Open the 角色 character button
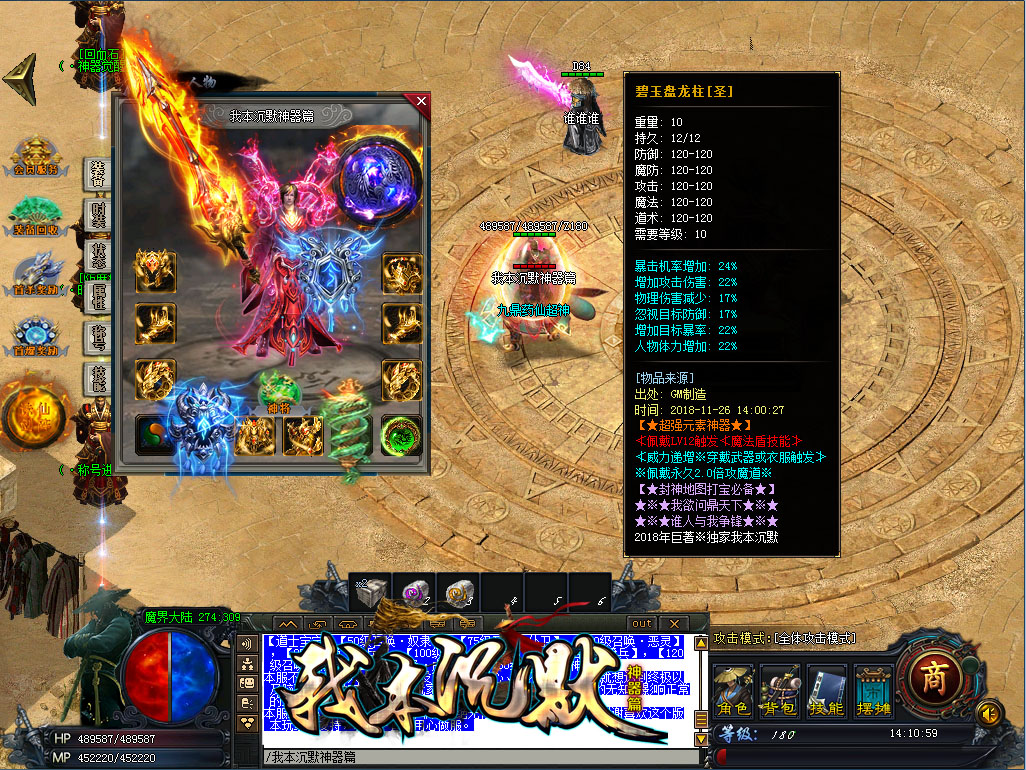Image resolution: width=1026 pixels, height=770 pixels. coord(734,692)
